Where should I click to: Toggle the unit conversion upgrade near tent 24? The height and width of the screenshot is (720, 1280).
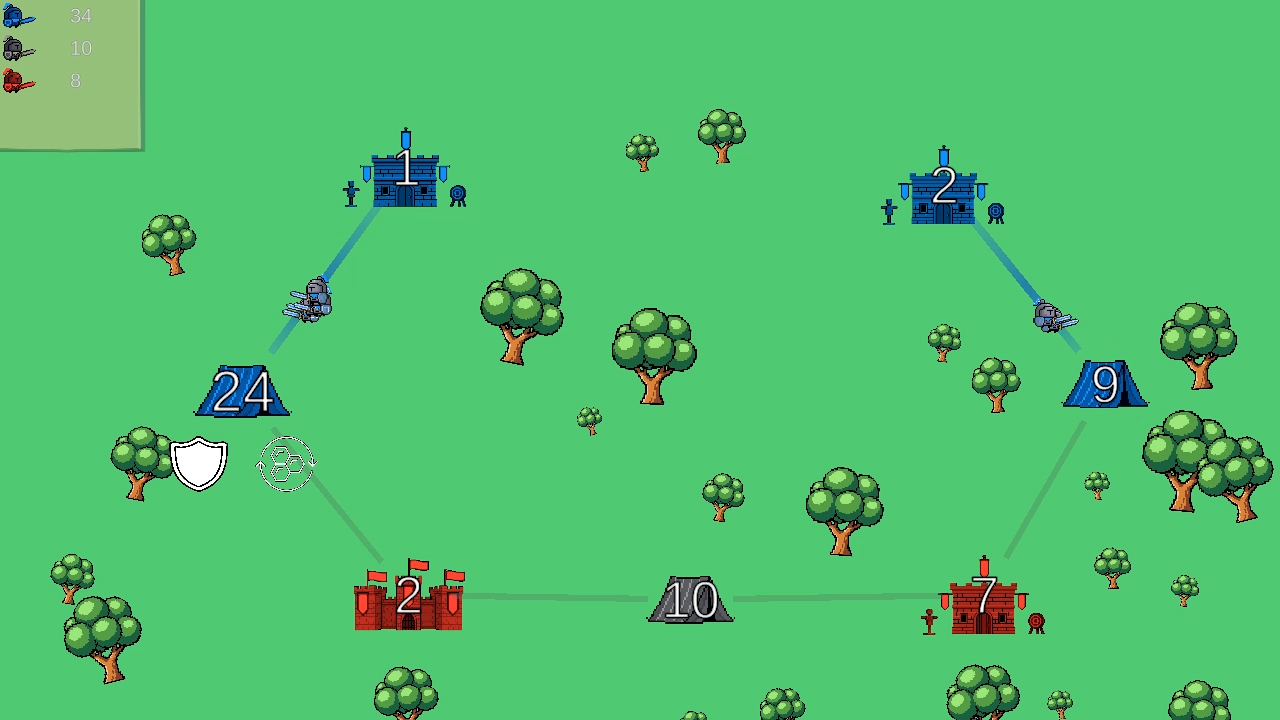click(x=285, y=462)
